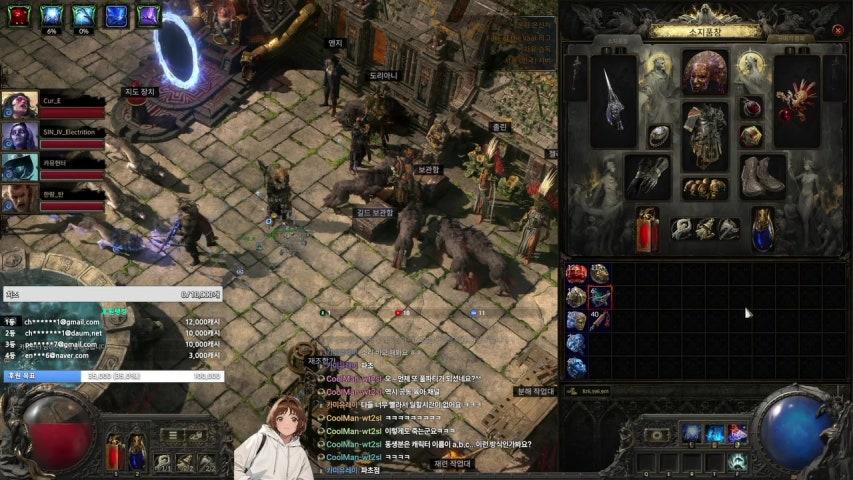The width and height of the screenshot is (853, 480).
Task: Select SIN_IV_Electrition party portrait
Action: [19, 136]
